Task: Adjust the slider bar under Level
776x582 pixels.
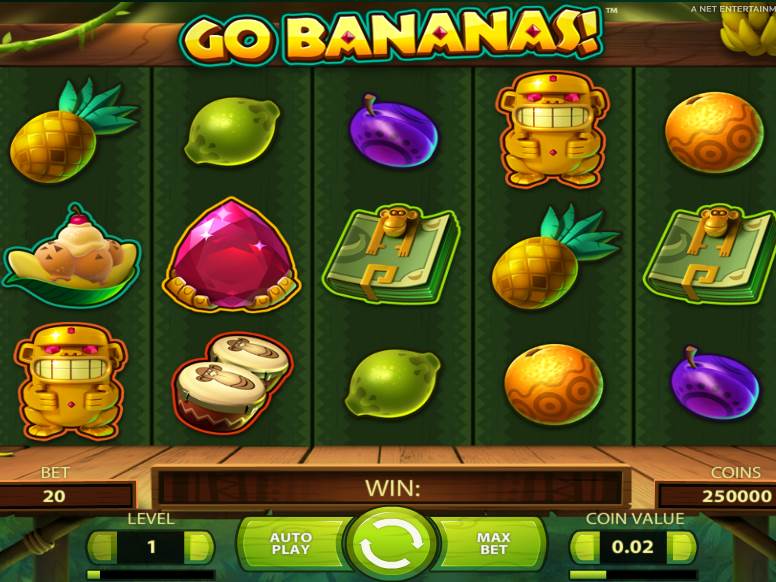Action: [150, 575]
